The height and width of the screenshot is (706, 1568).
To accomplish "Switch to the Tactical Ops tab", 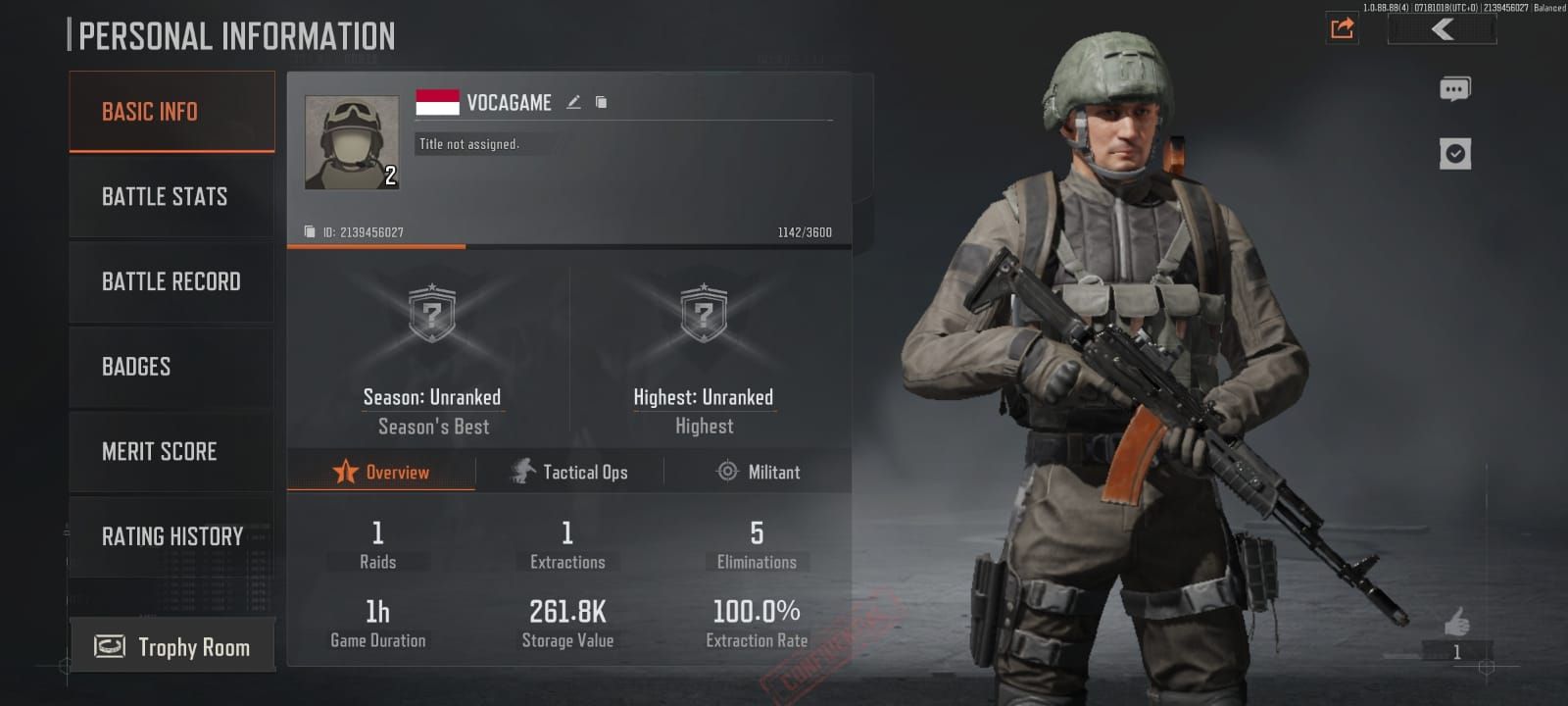I will (x=570, y=473).
